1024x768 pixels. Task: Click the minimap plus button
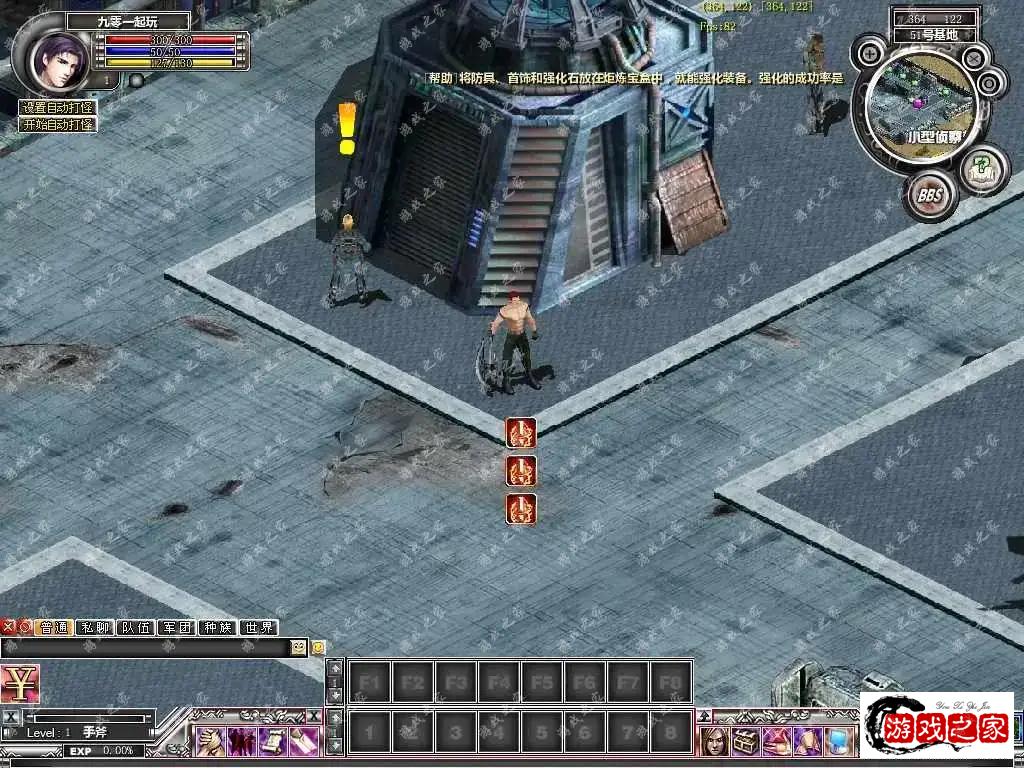(872, 51)
